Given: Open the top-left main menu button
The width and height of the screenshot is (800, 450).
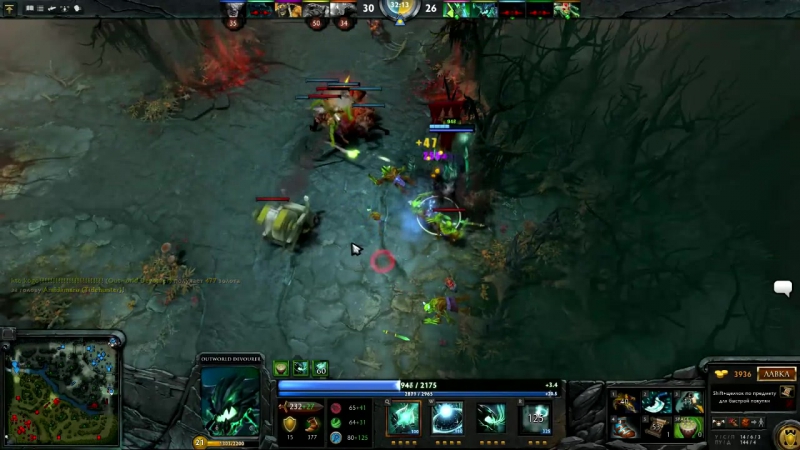Looking at the screenshot, I should pyautogui.click(x=10, y=8).
